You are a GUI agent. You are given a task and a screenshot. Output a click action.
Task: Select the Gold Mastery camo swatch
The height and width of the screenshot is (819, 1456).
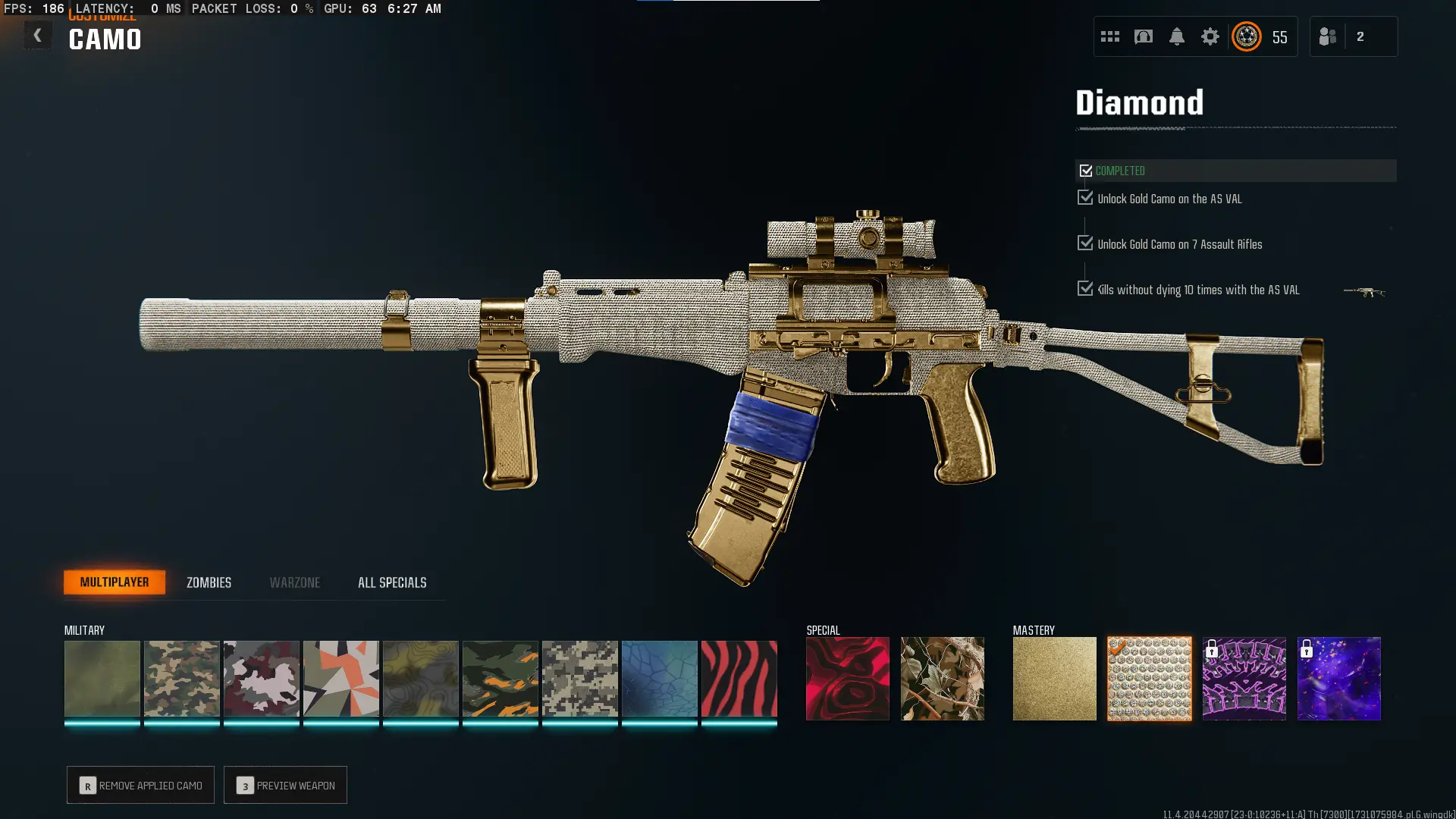coord(1054,678)
